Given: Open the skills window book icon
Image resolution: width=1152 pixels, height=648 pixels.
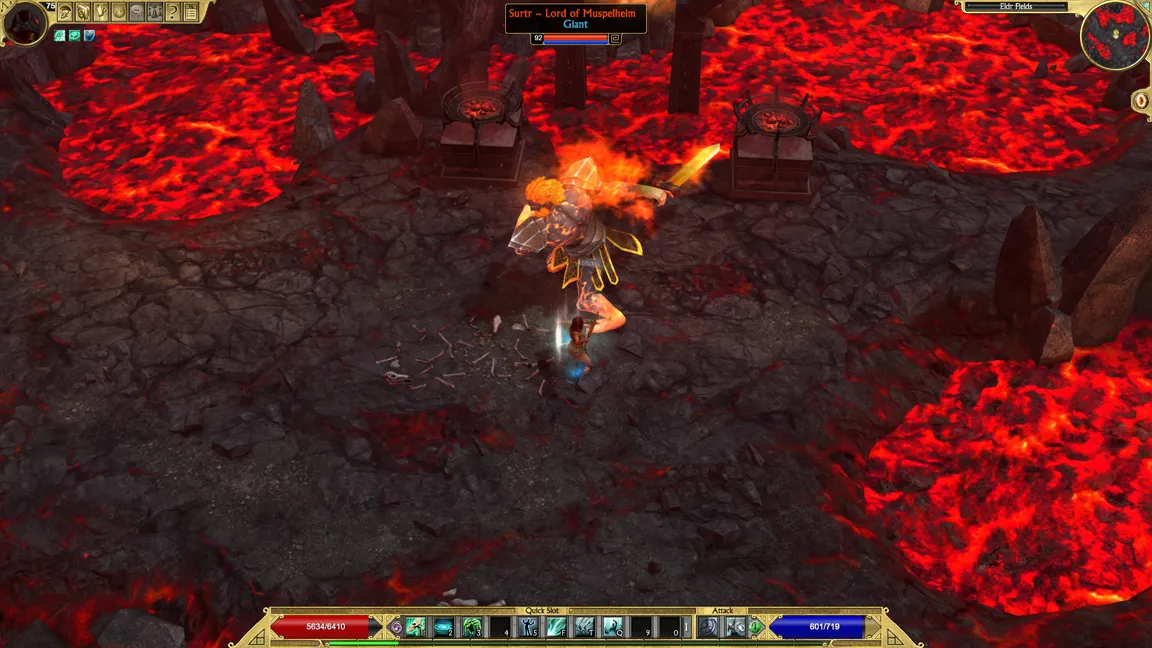Looking at the screenshot, I should [x=84, y=13].
